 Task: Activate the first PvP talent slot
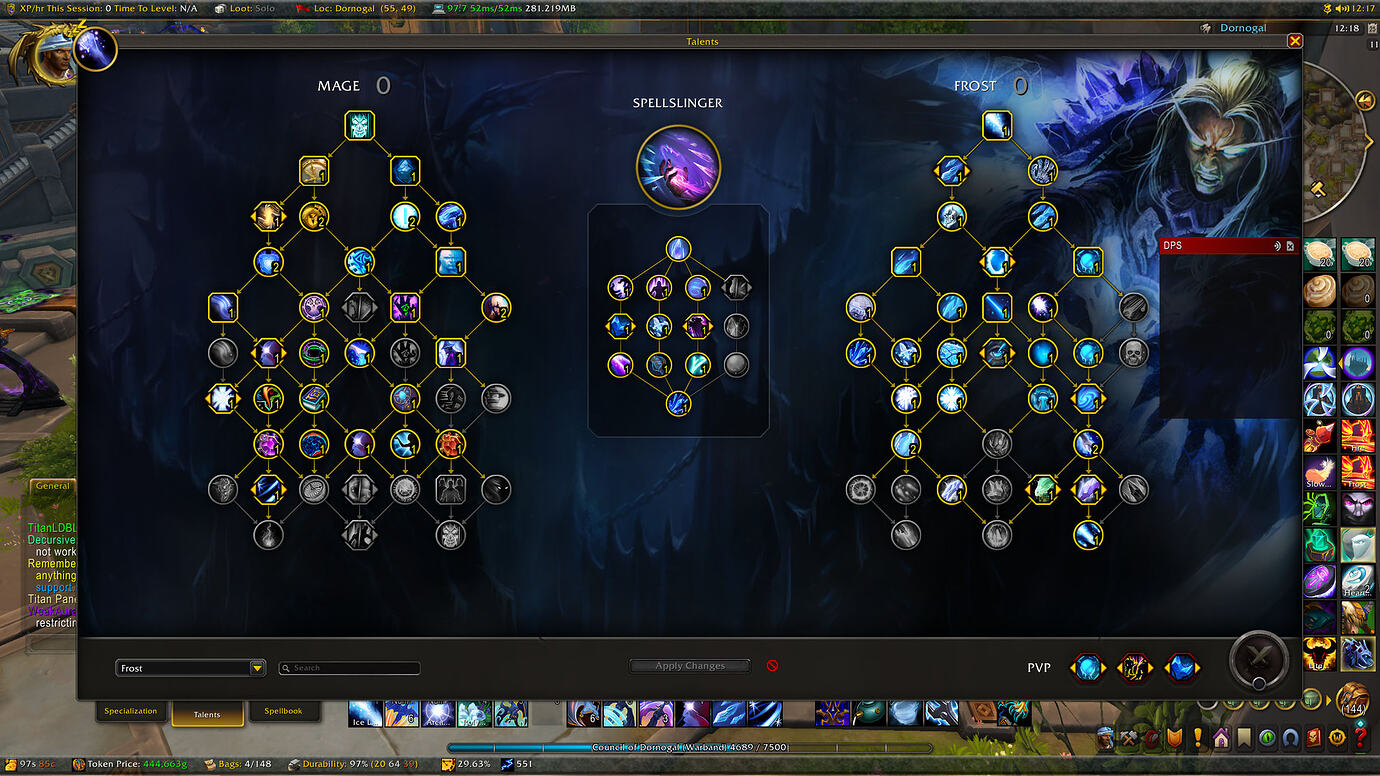[x=1088, y=668]
